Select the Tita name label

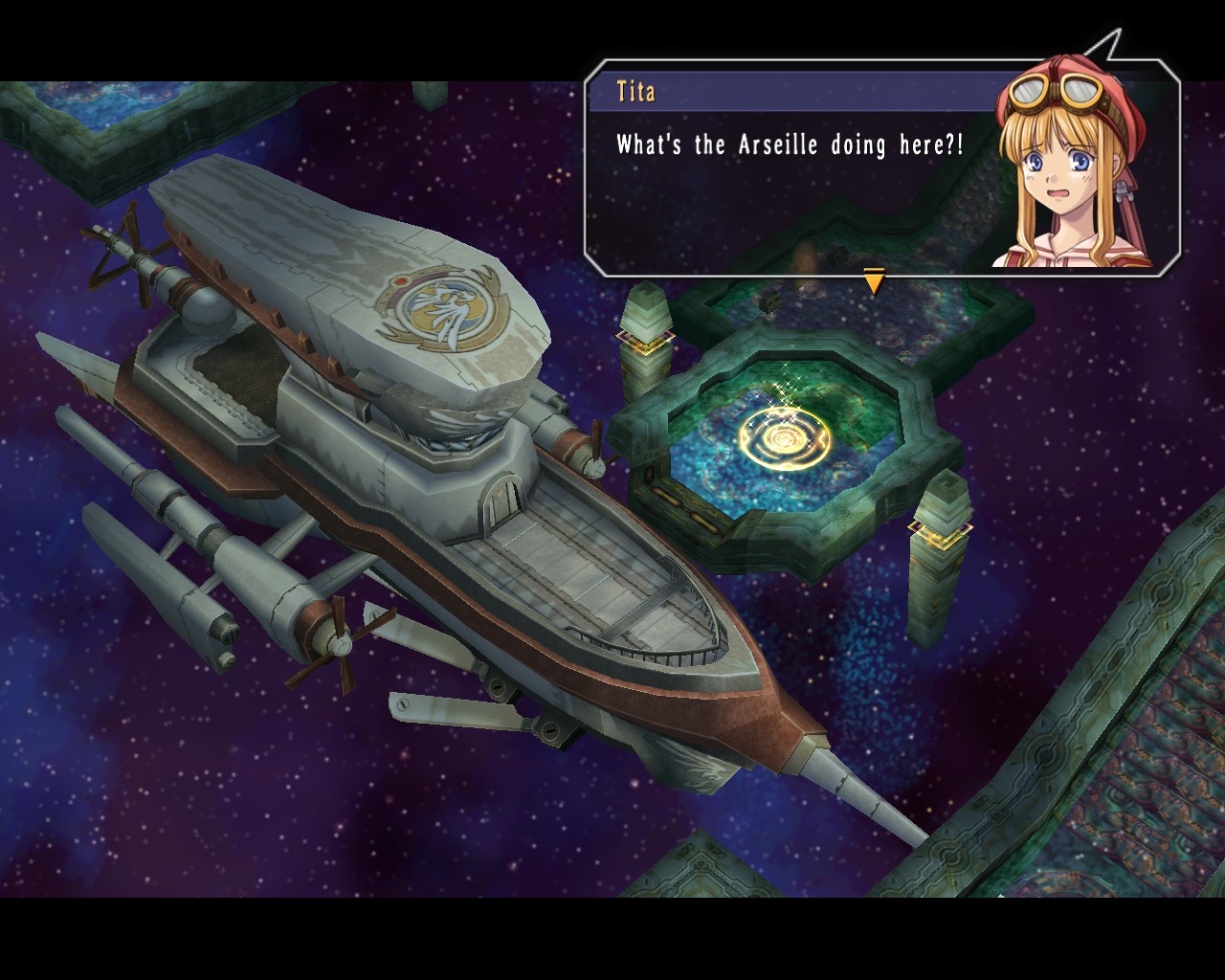click(635, 92)
